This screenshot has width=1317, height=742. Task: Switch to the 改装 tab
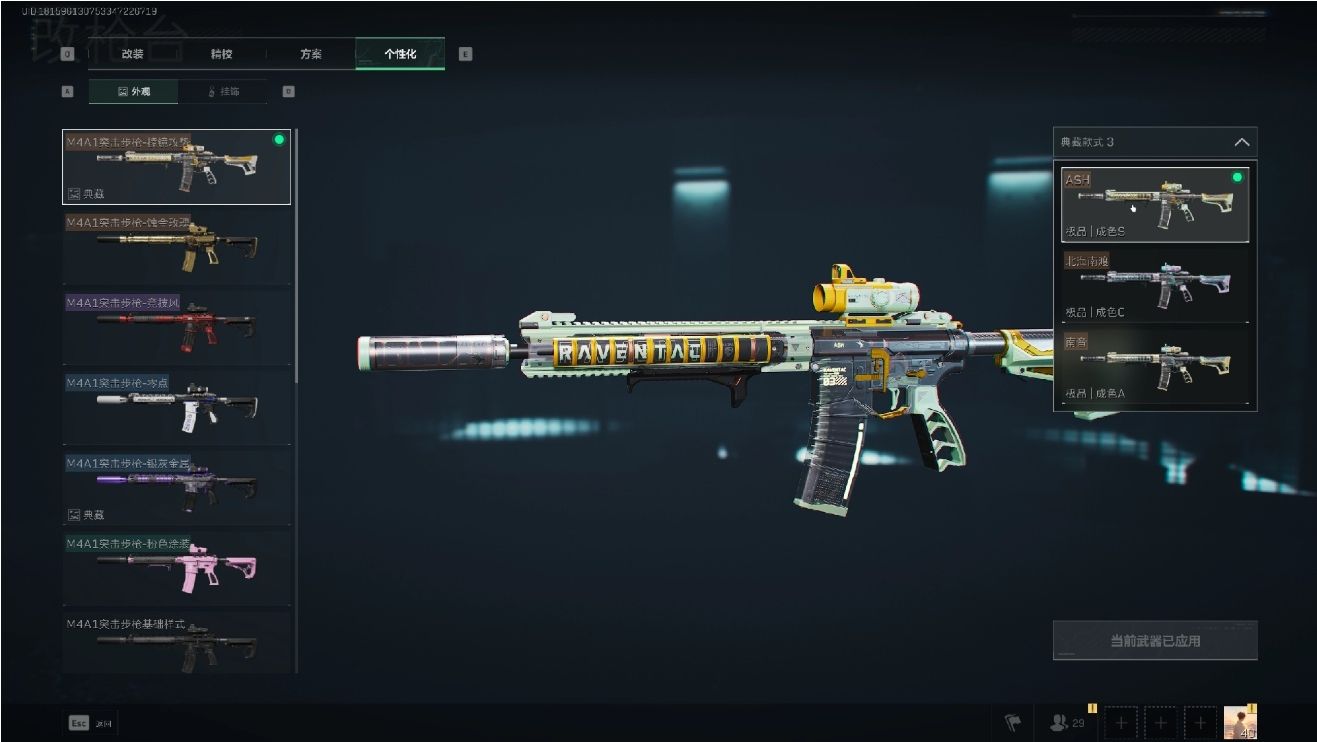point(132,54)
